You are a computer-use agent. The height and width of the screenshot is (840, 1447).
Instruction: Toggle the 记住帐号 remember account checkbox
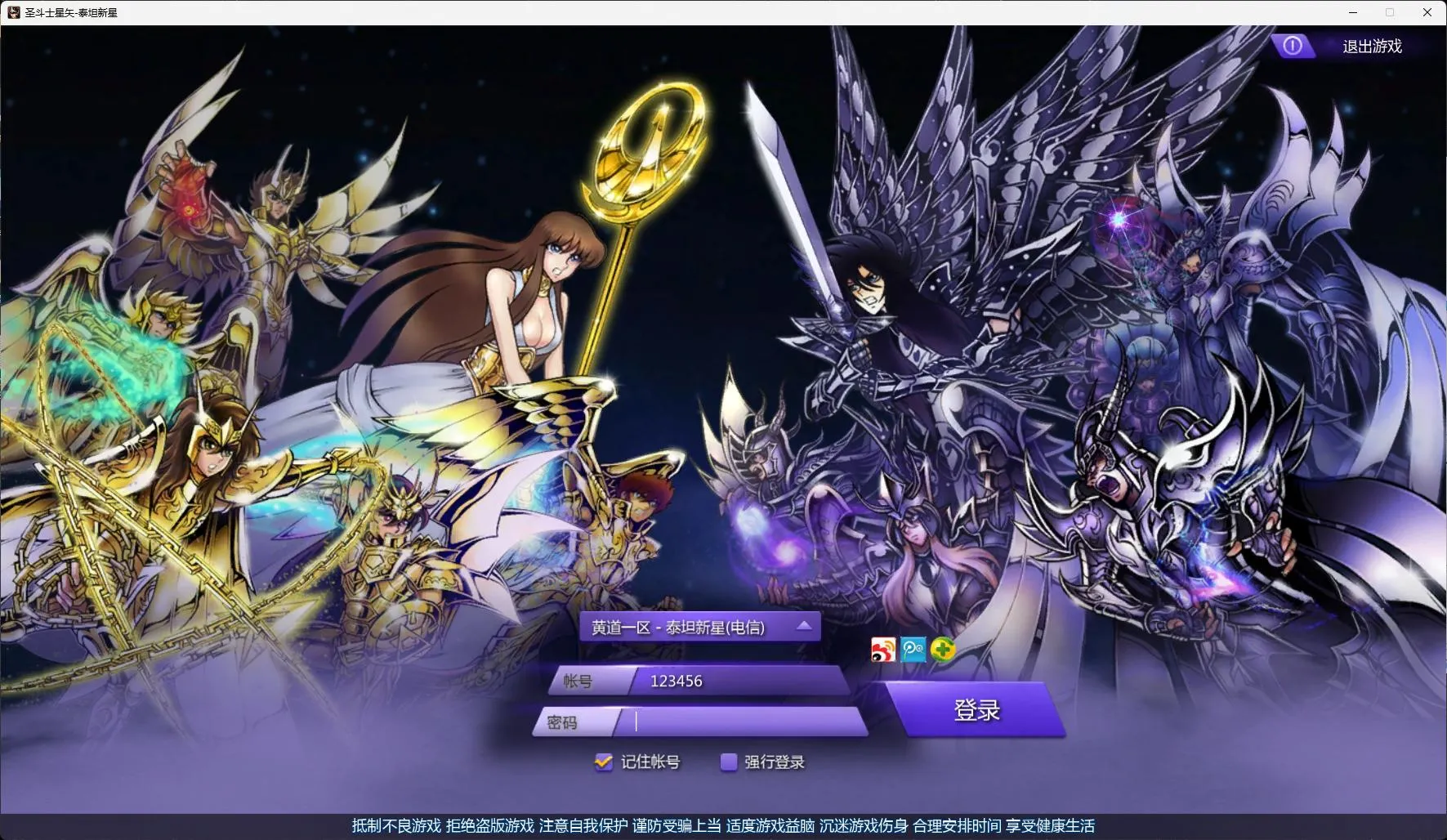604,762
